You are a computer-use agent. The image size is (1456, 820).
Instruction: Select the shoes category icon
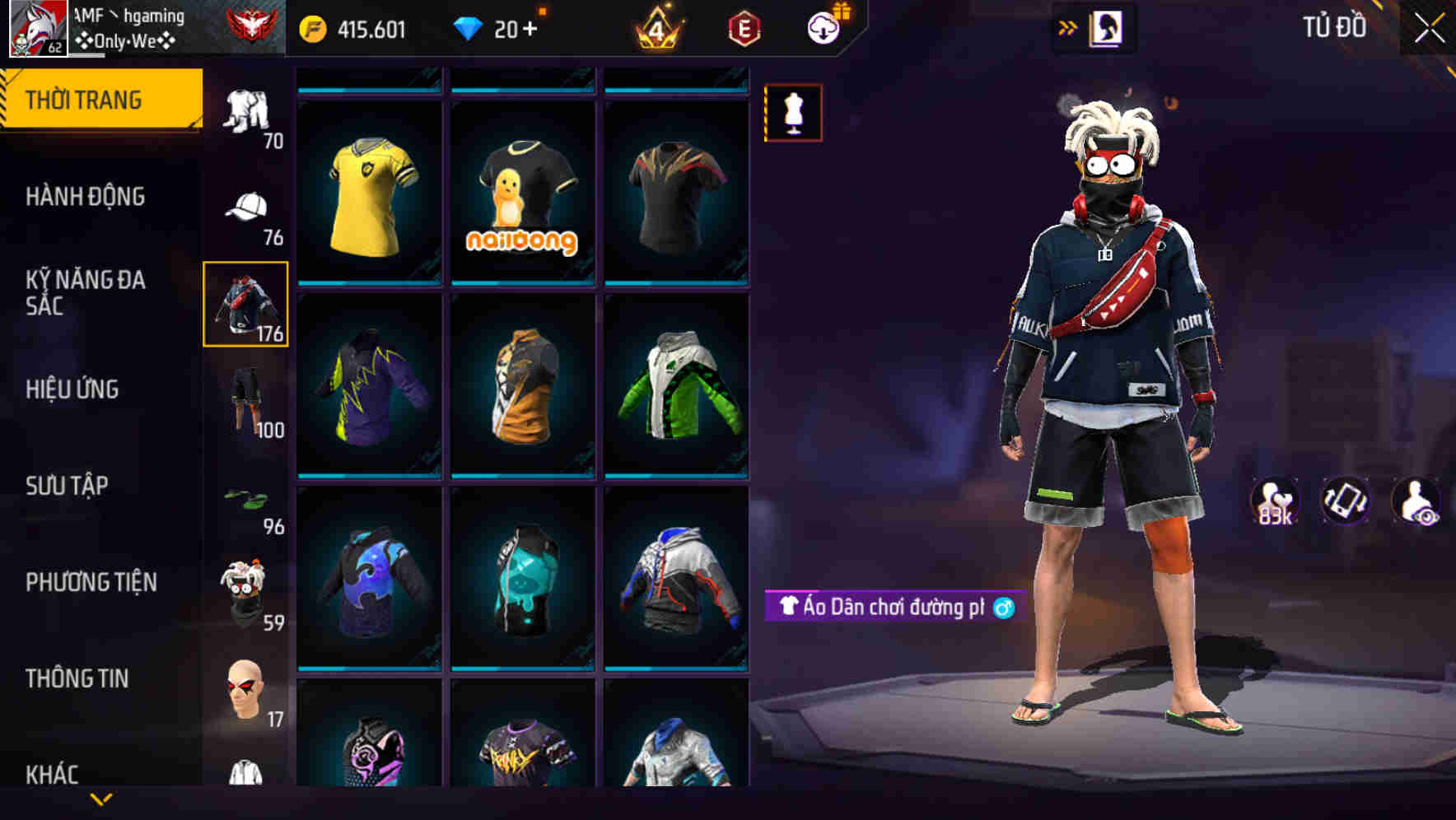(245, 498)
